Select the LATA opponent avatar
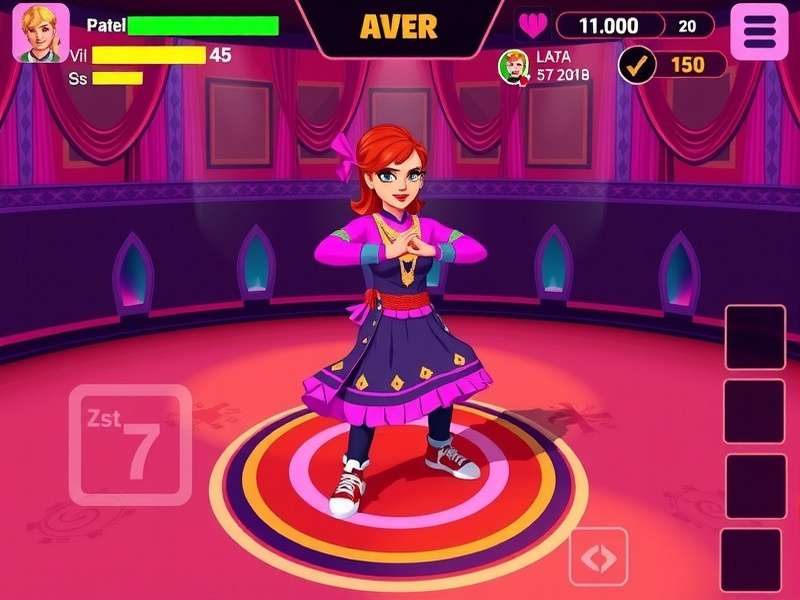The height and width of the screenshot is (600, 800). (x=513, y=66)
